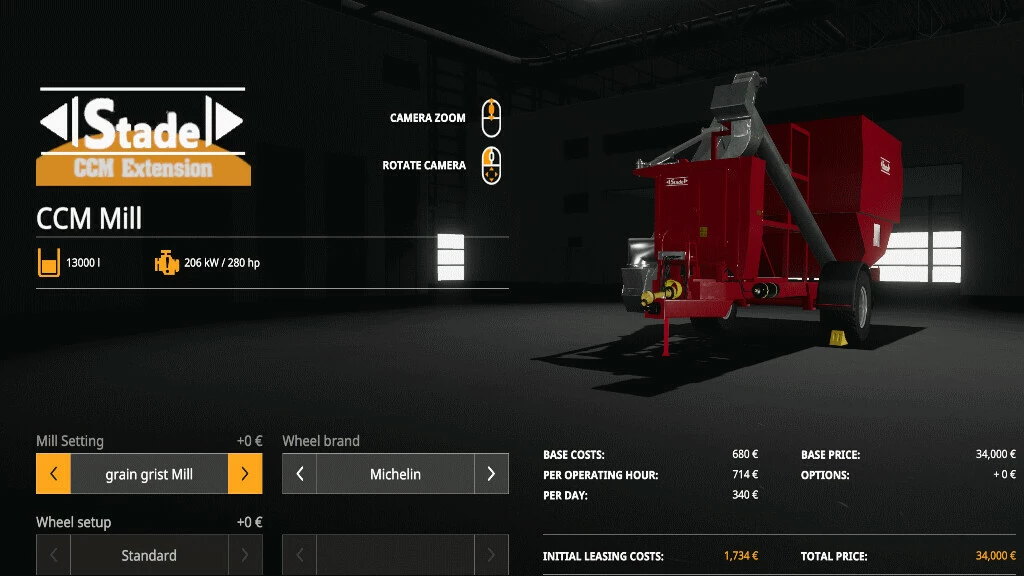Choose next Wheel setup option
Image resolution: width=1024 pixels, height=576 pixels.
(x=245, y=555)
